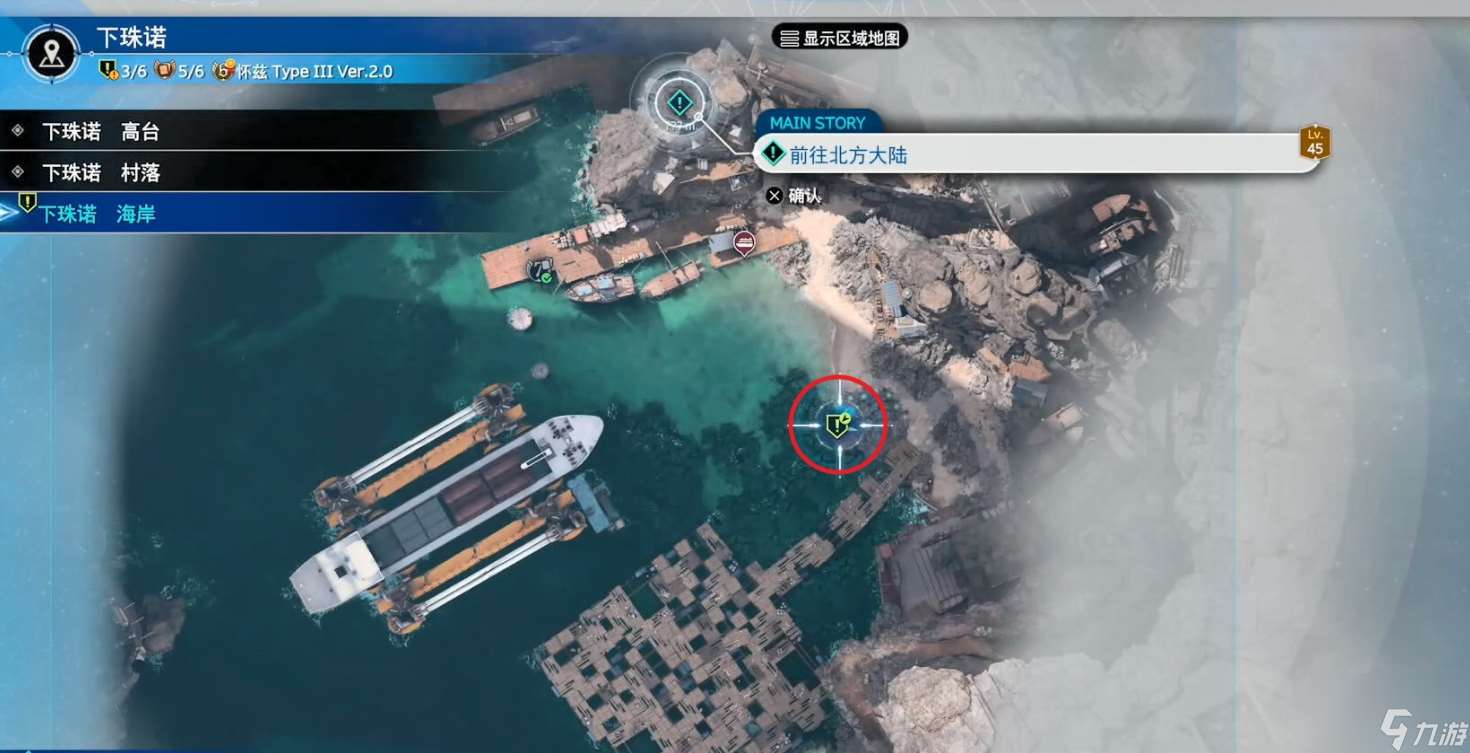Screen dimensions: 1470x753
Task: Click the main story objective marker on the map
Action: (x=680, y=101)
